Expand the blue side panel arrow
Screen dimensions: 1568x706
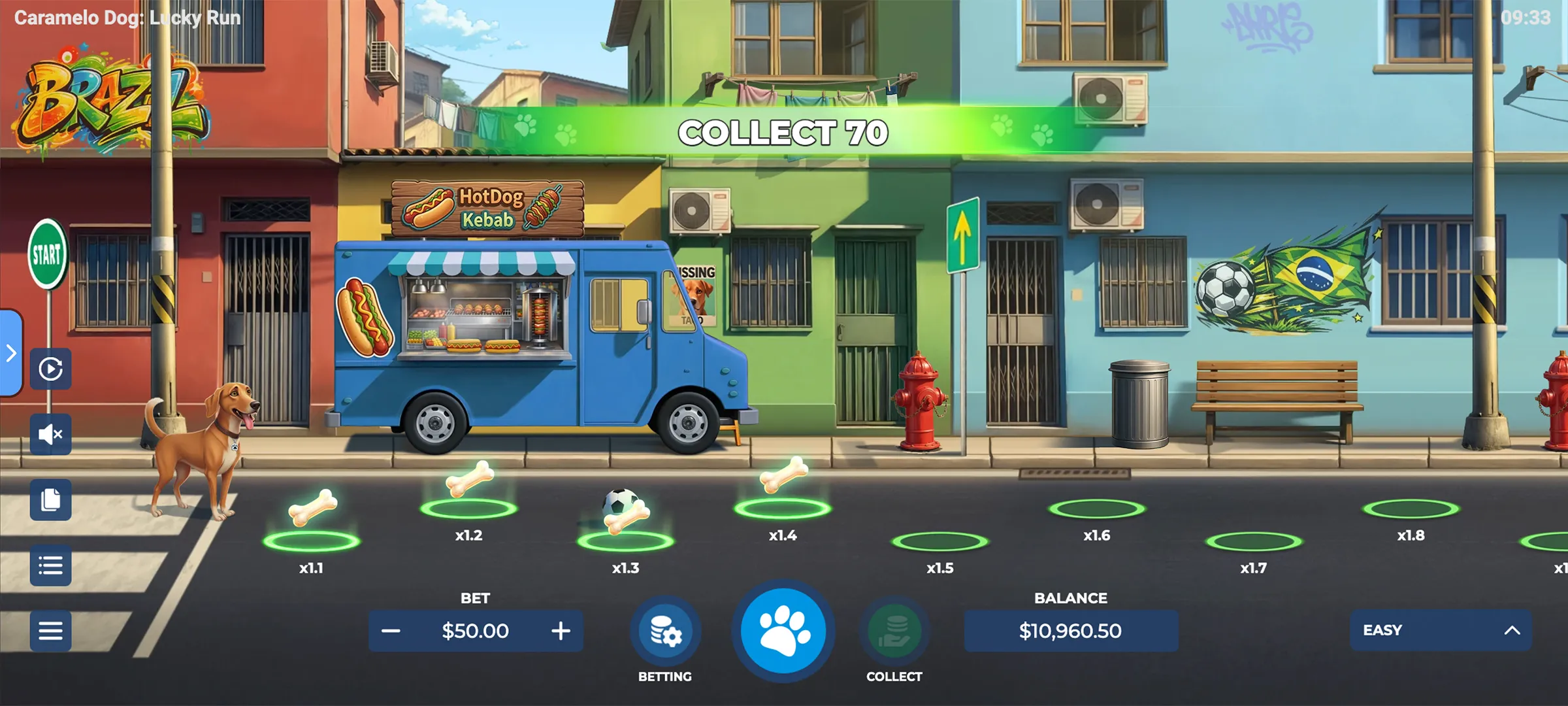coord(11,354)
